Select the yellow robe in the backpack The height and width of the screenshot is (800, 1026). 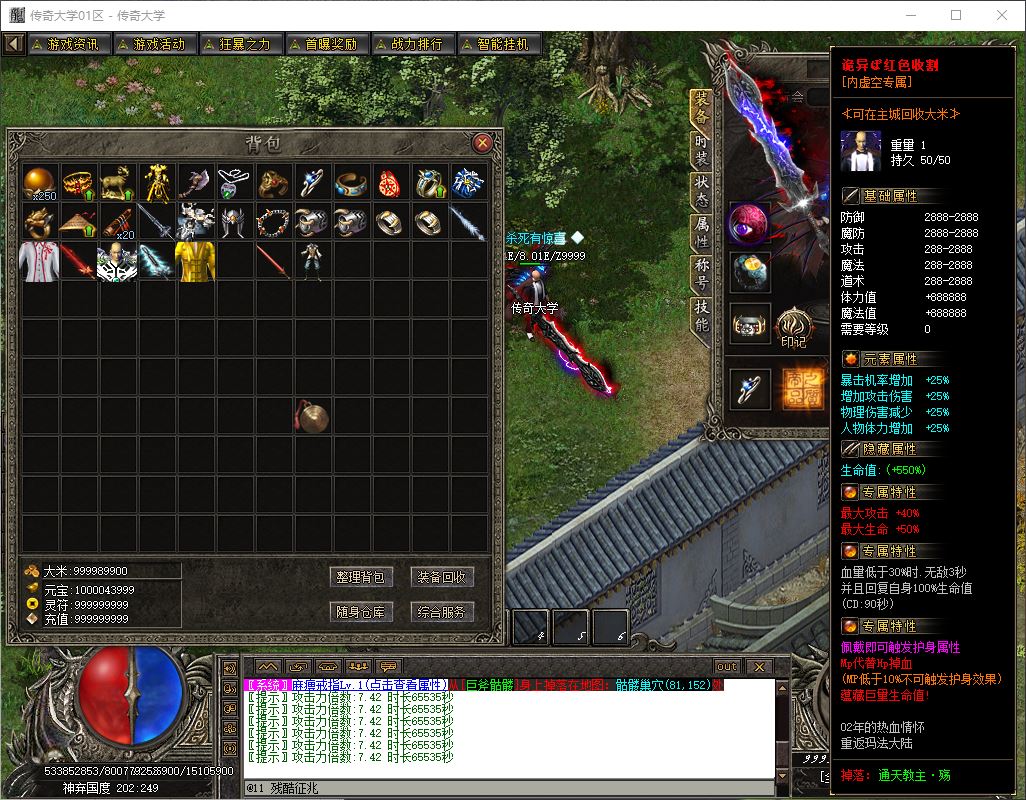pyautogui.click(x=195, y=260)
